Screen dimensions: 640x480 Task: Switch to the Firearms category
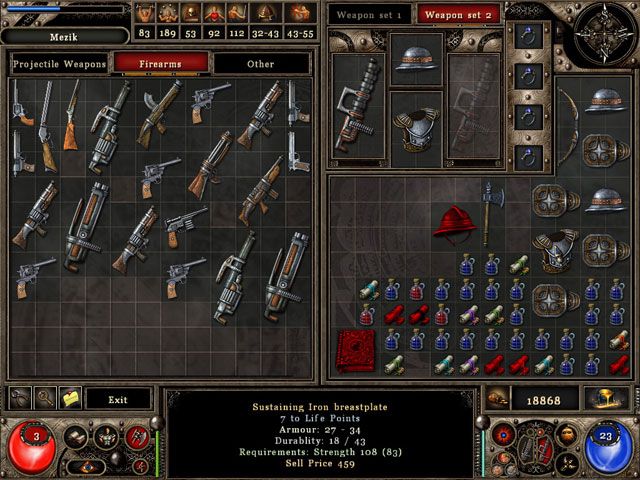point(160,64)
